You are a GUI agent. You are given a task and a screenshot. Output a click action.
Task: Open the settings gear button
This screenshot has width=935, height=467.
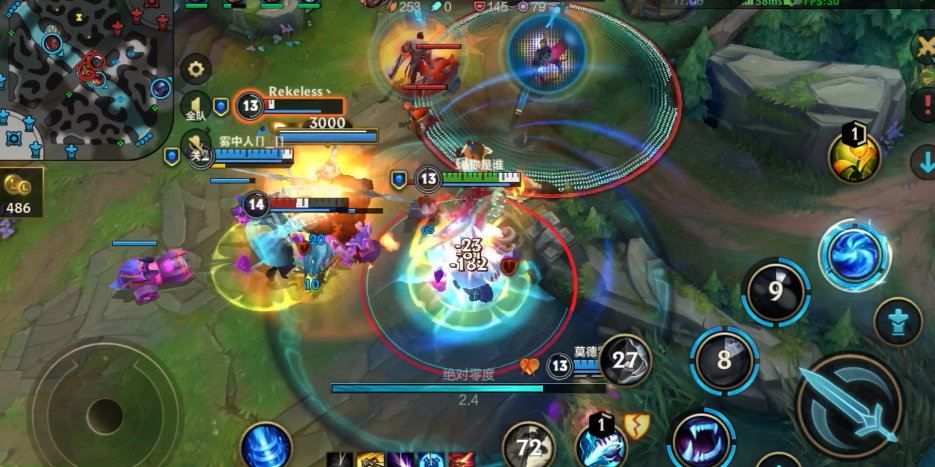pos(195,69)
